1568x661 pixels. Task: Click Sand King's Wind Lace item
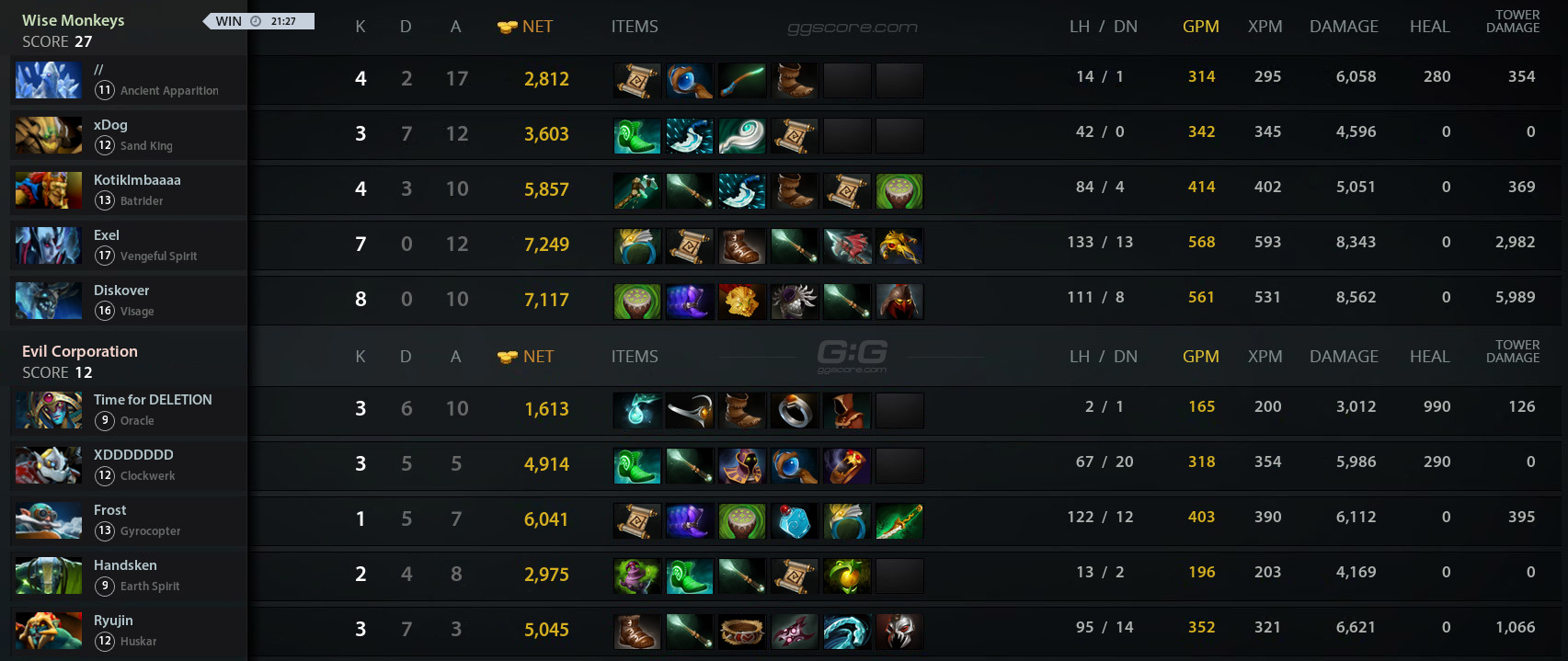coord(742,136)
